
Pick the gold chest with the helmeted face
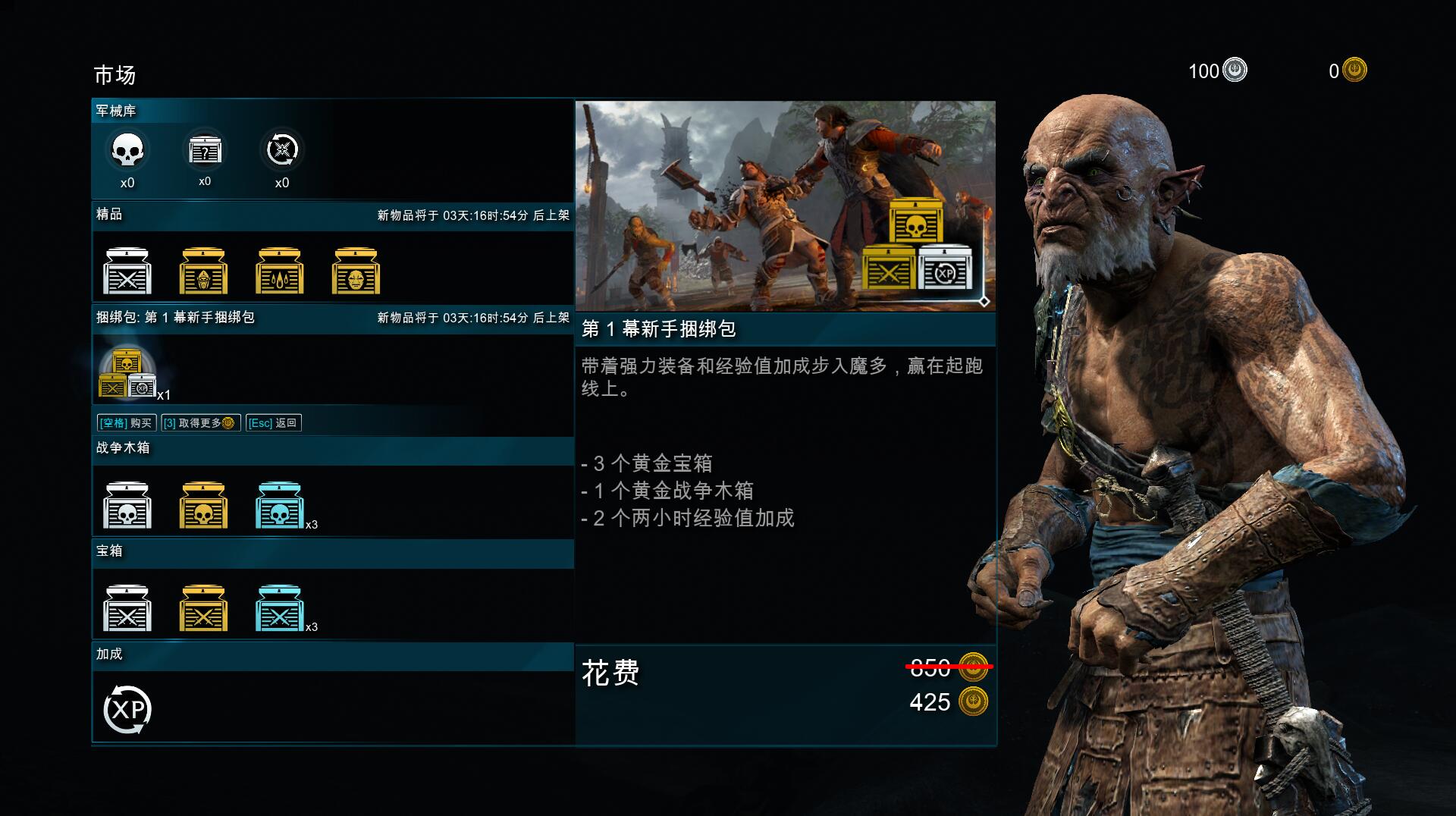tap(203, 271)
